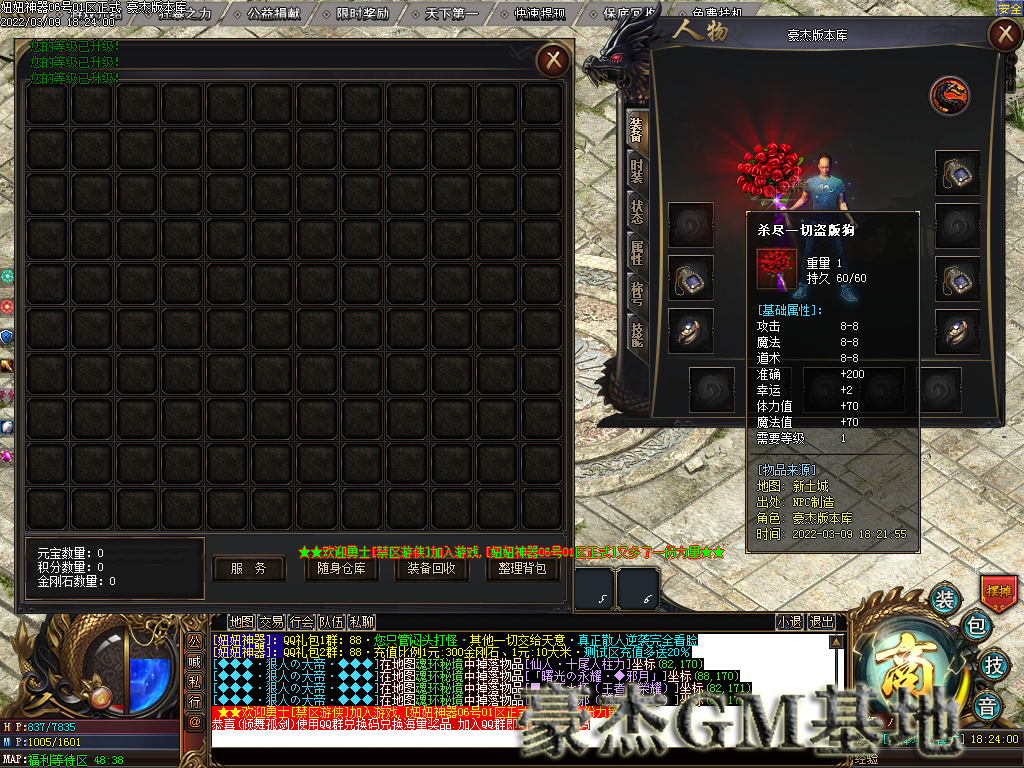The width and height of the screenshot is (1024, 768).
Task: Select the rose bouquet weapon on character
Action: coord(765,172)
